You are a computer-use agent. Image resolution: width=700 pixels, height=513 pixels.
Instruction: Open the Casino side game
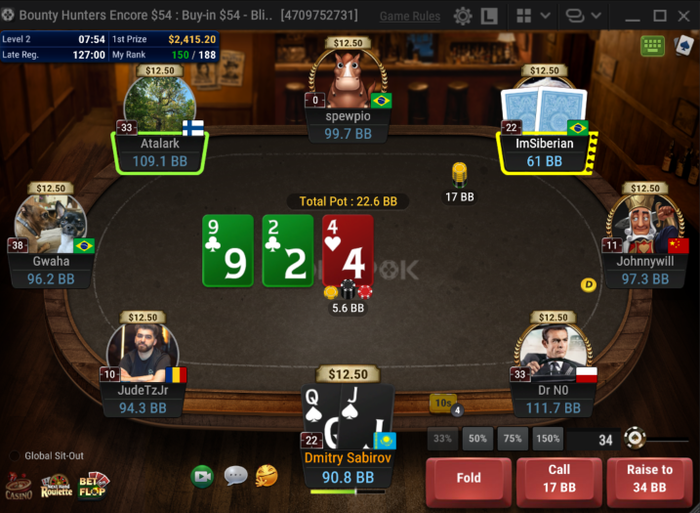point(18,486)
